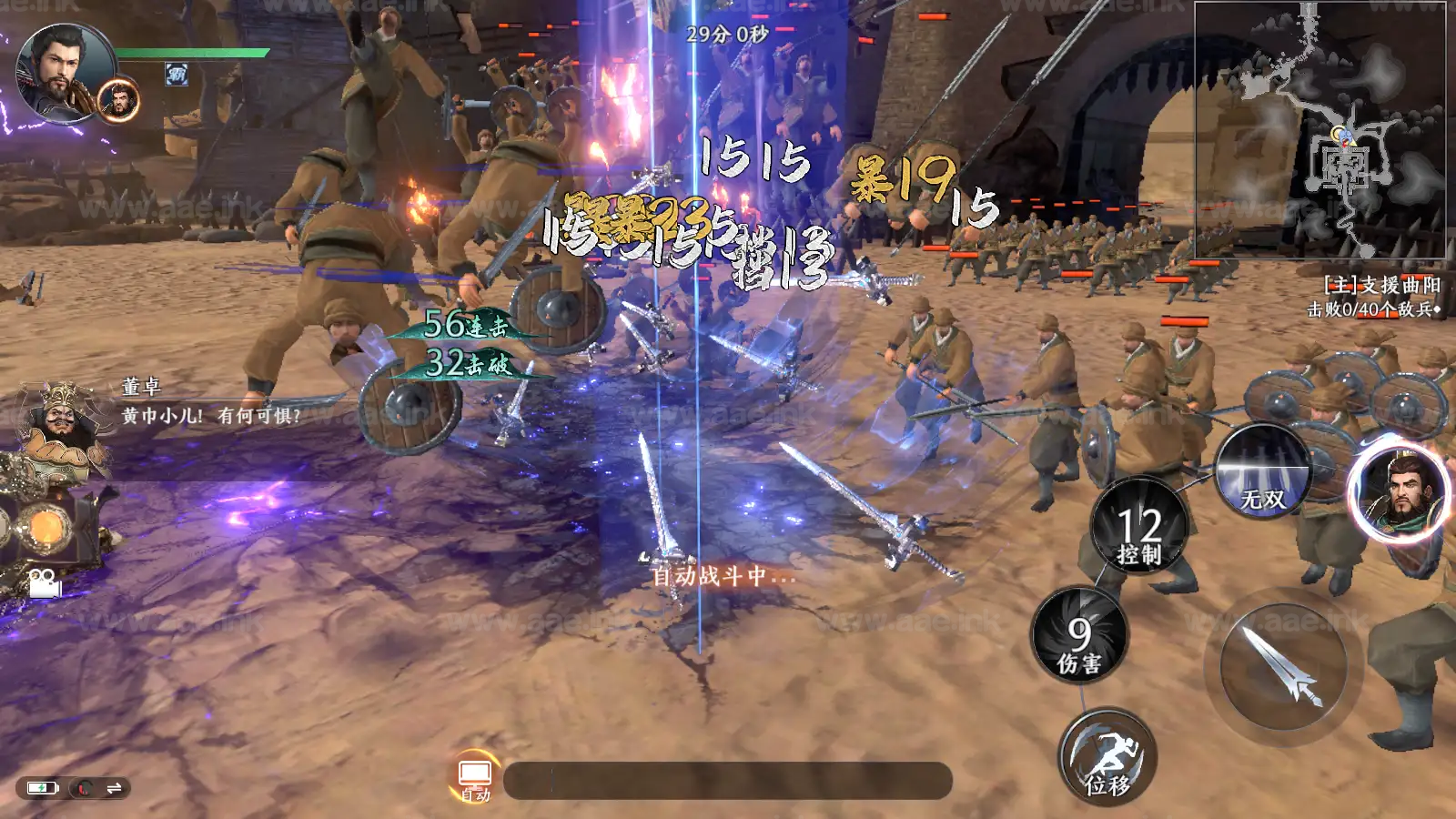Tap the two-arrow swap icon
This screenshot has width=1456, height=819.
click(115, 788)
